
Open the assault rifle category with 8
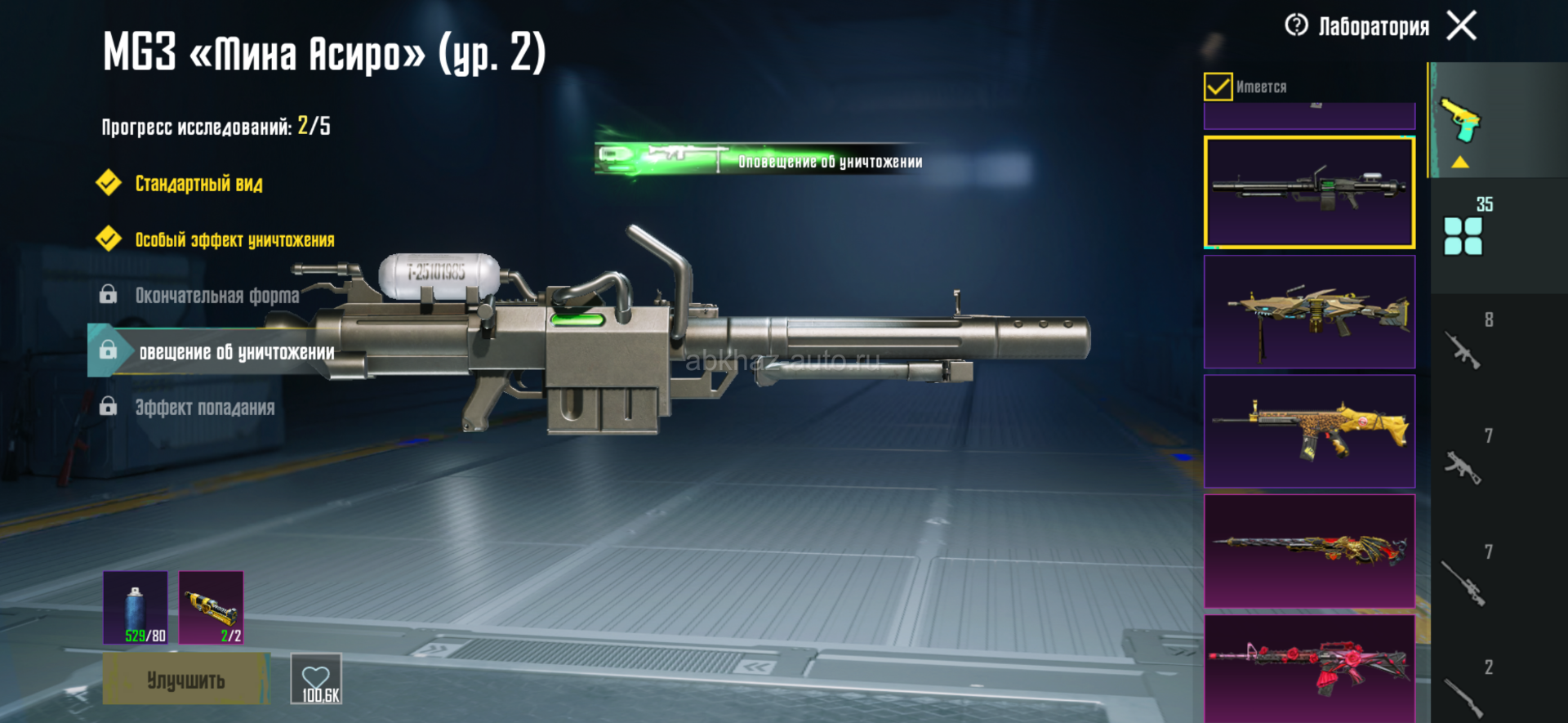click(x=1464, y=347)
